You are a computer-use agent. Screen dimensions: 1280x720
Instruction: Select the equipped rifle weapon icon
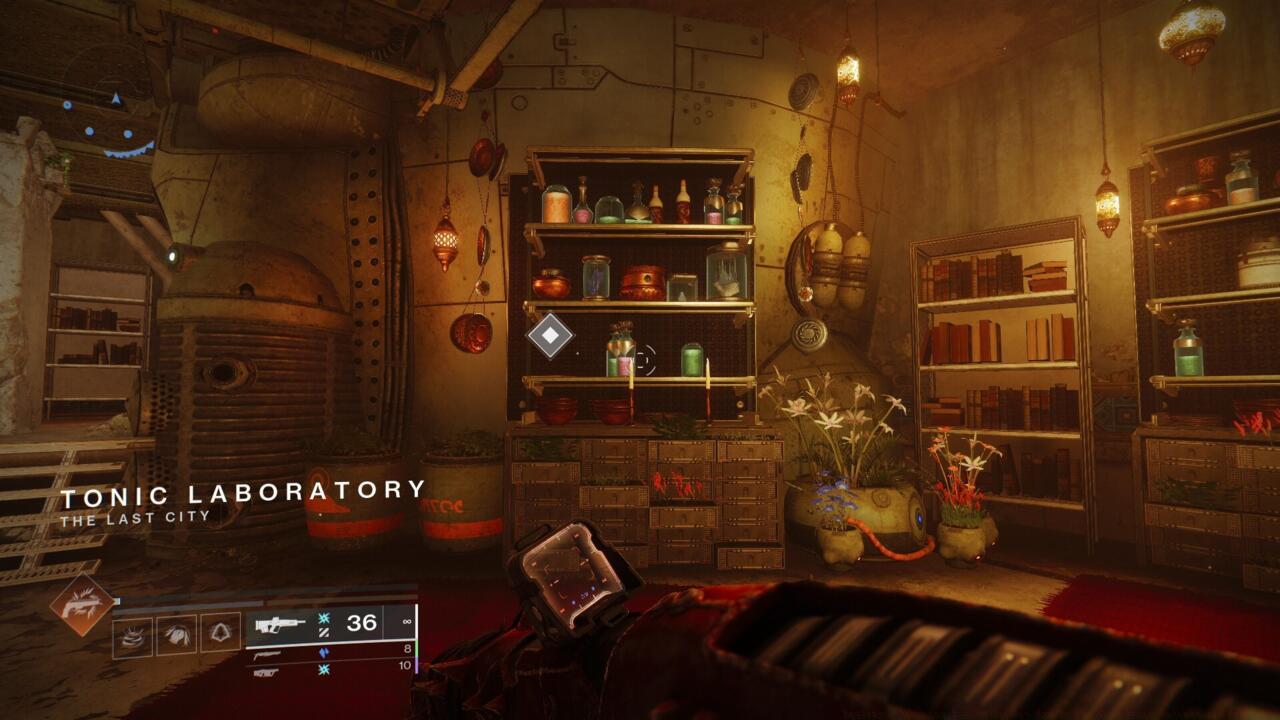280,625
